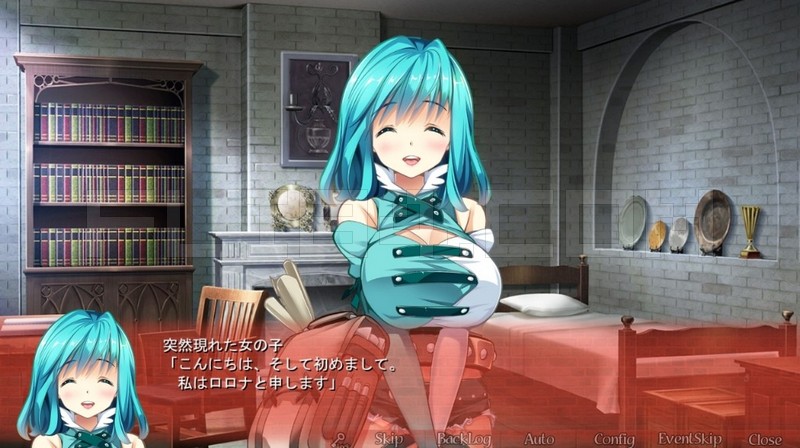
Task: Open the Config menu
Action: click(x=613, y=438)
